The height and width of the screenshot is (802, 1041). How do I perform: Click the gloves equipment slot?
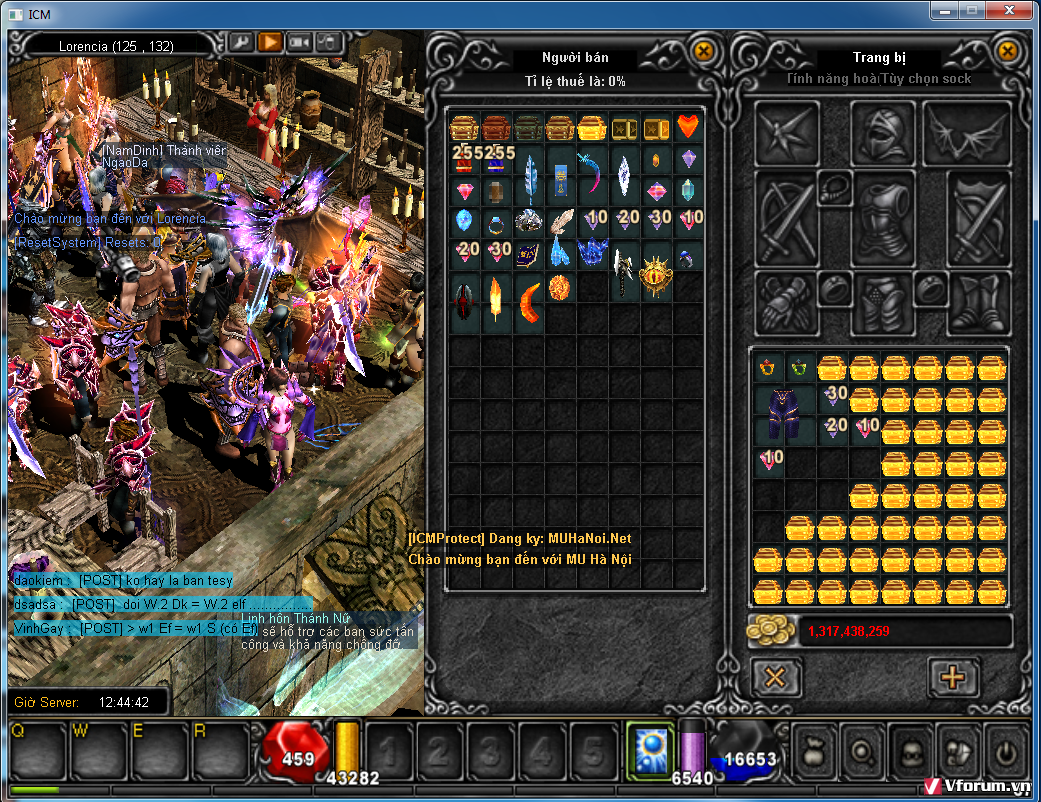click(787, 302)
